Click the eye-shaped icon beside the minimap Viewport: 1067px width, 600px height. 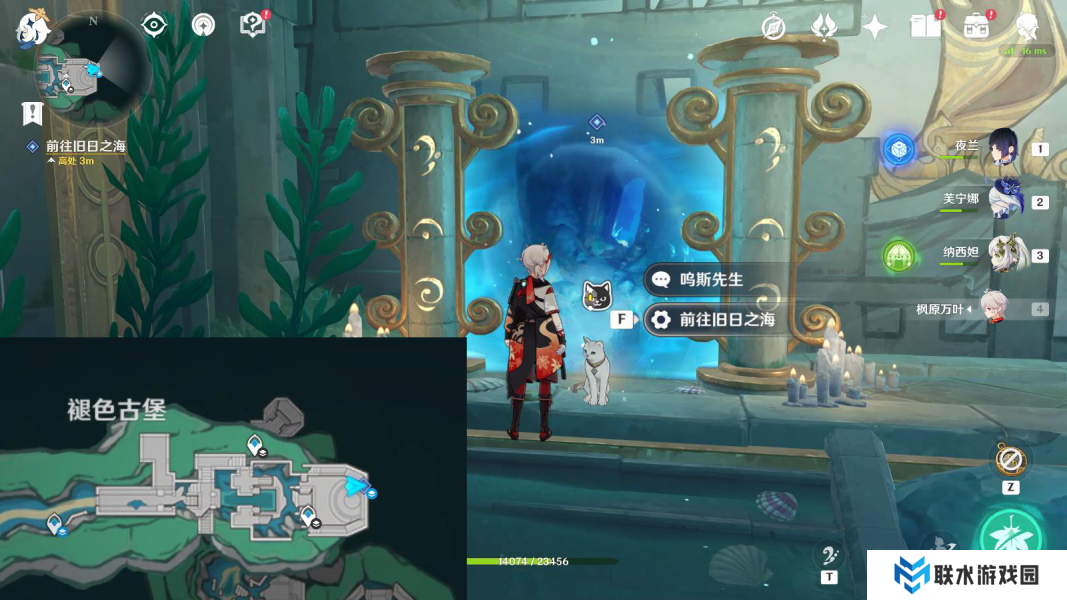154,25
